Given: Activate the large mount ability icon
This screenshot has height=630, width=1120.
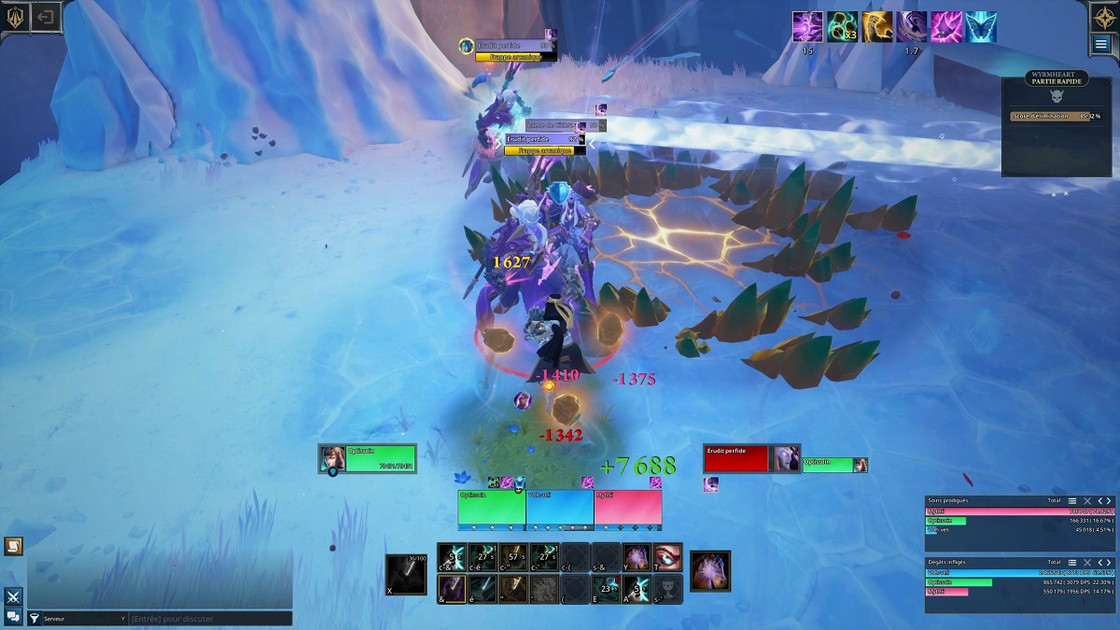Looking at the screenshot, I should 710,571.
